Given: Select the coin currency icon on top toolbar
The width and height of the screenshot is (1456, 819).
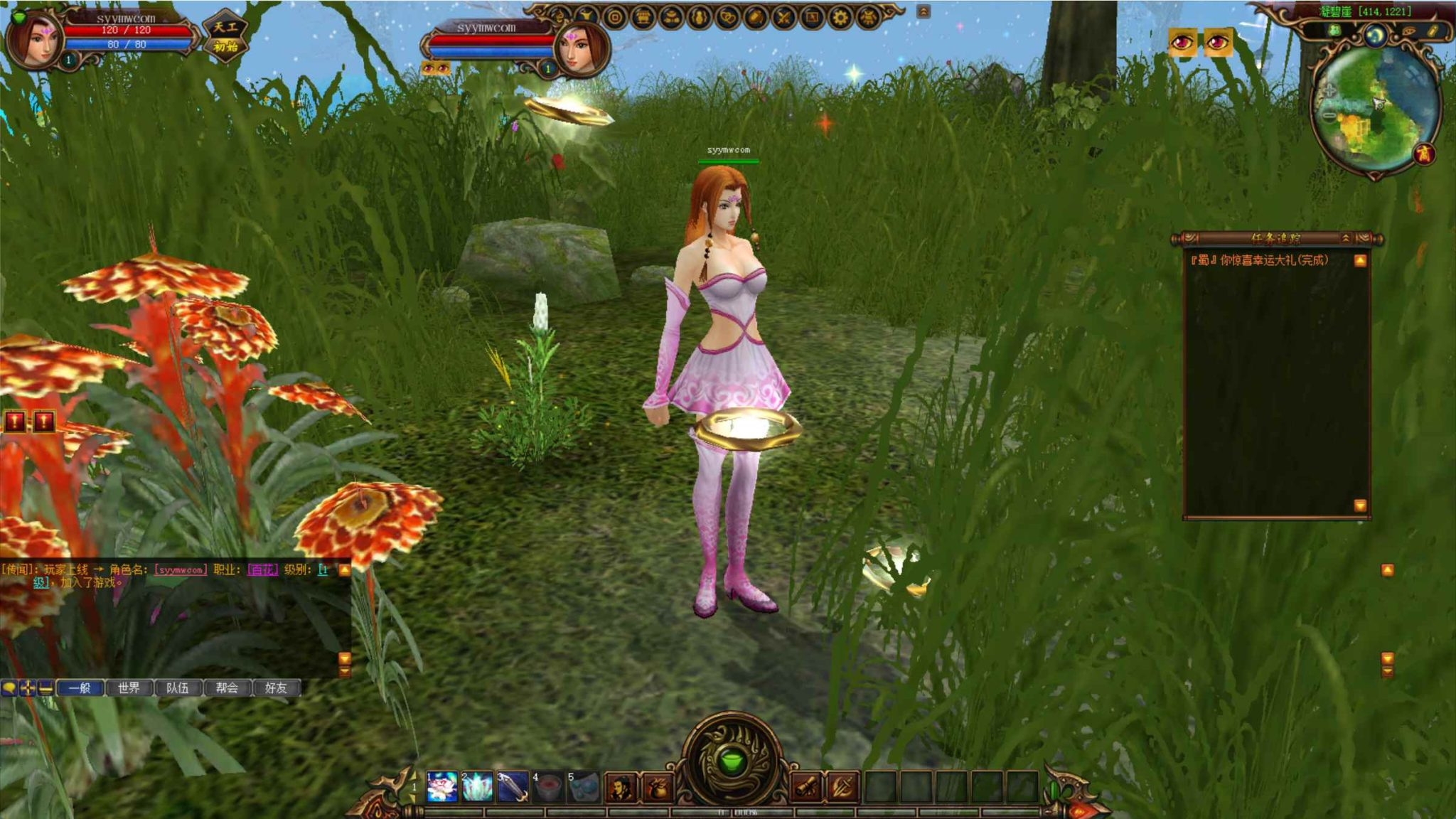Looking at the screenshot, I should click(614, 16).
